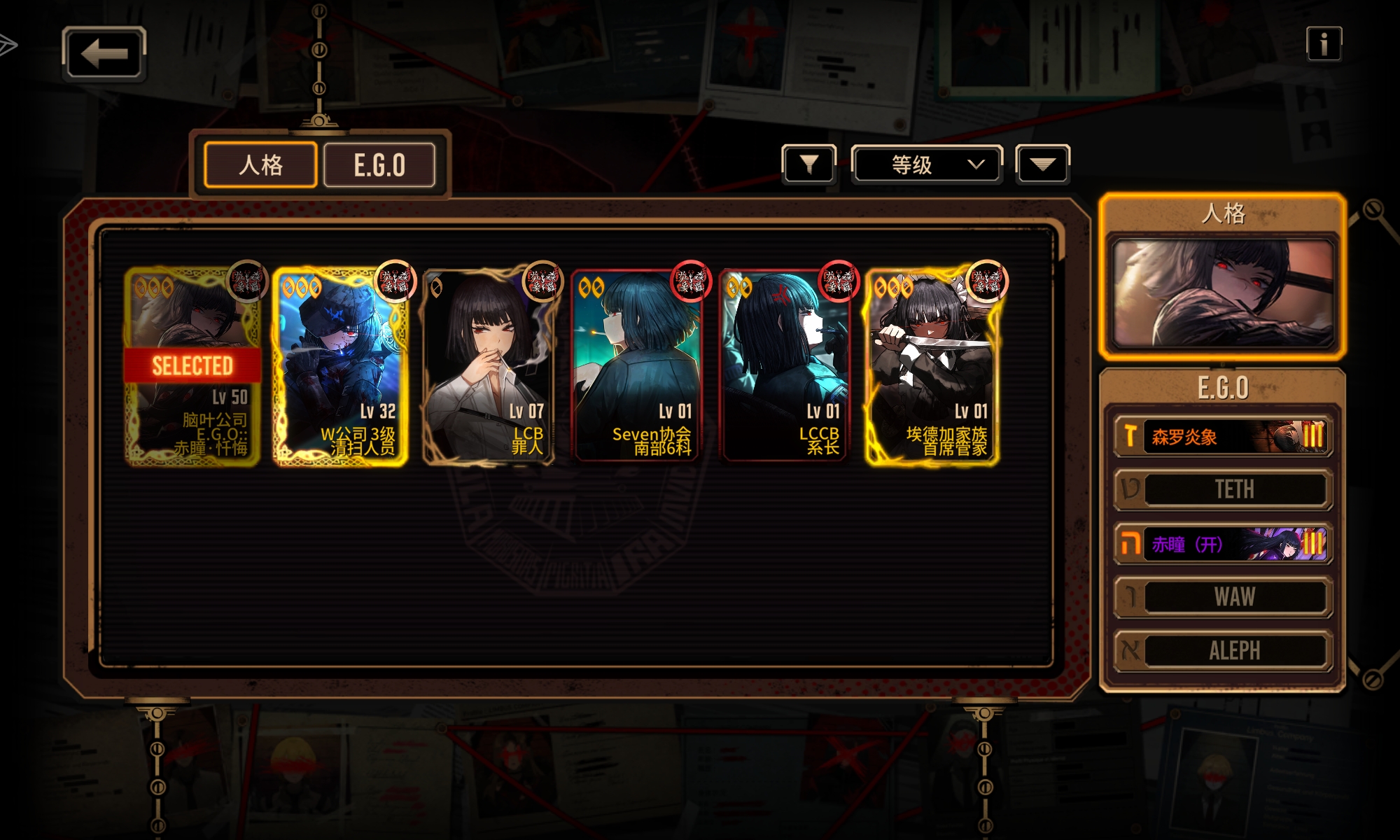
Task: Open the empty ALEPH E.G.O slot
Action: click(1223, 650)
